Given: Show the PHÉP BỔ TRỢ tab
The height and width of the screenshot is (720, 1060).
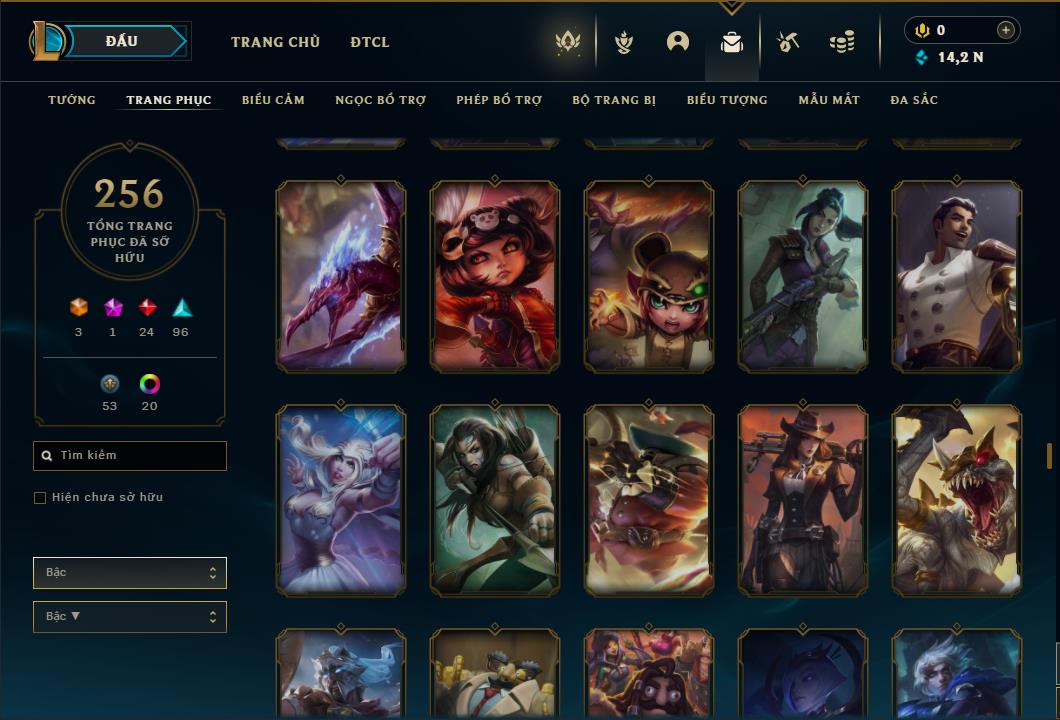Looking at the screenshot, I should tap(499, 100).
